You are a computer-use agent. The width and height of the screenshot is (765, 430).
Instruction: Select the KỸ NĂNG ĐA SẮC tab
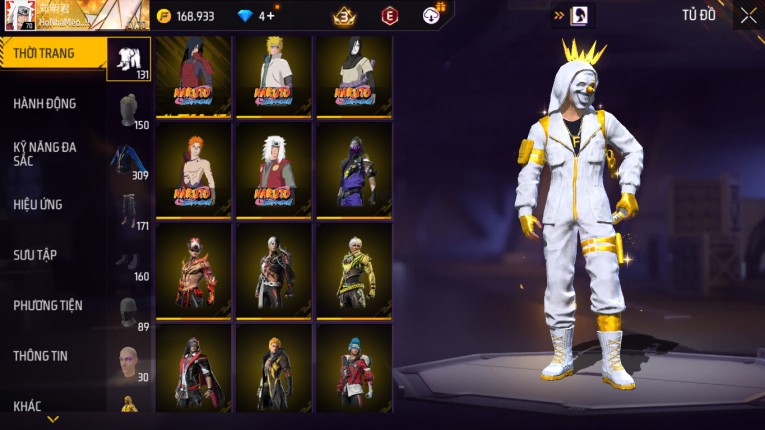[x=45, y=153]
